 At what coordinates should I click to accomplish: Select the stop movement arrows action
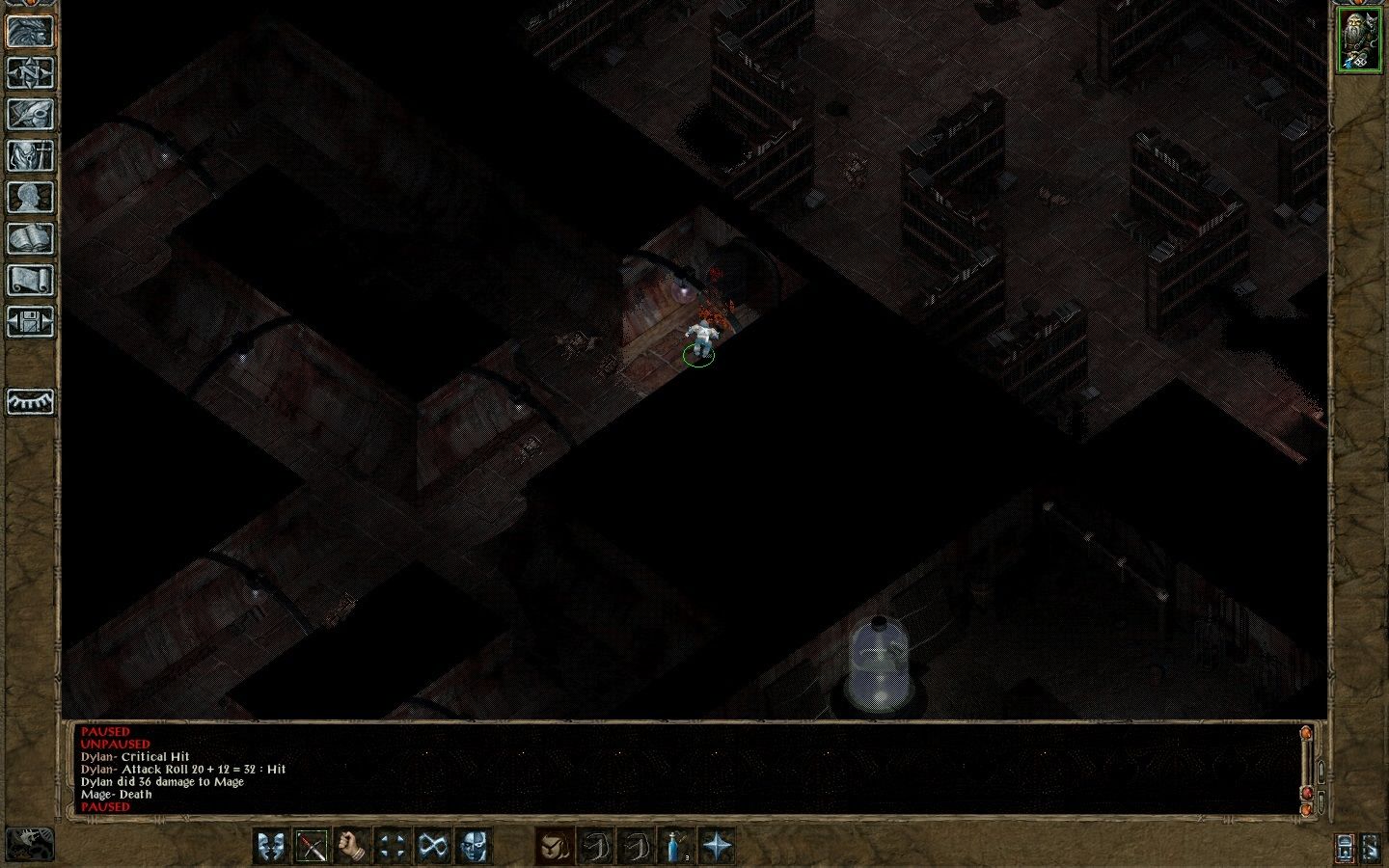click(392, 846)
